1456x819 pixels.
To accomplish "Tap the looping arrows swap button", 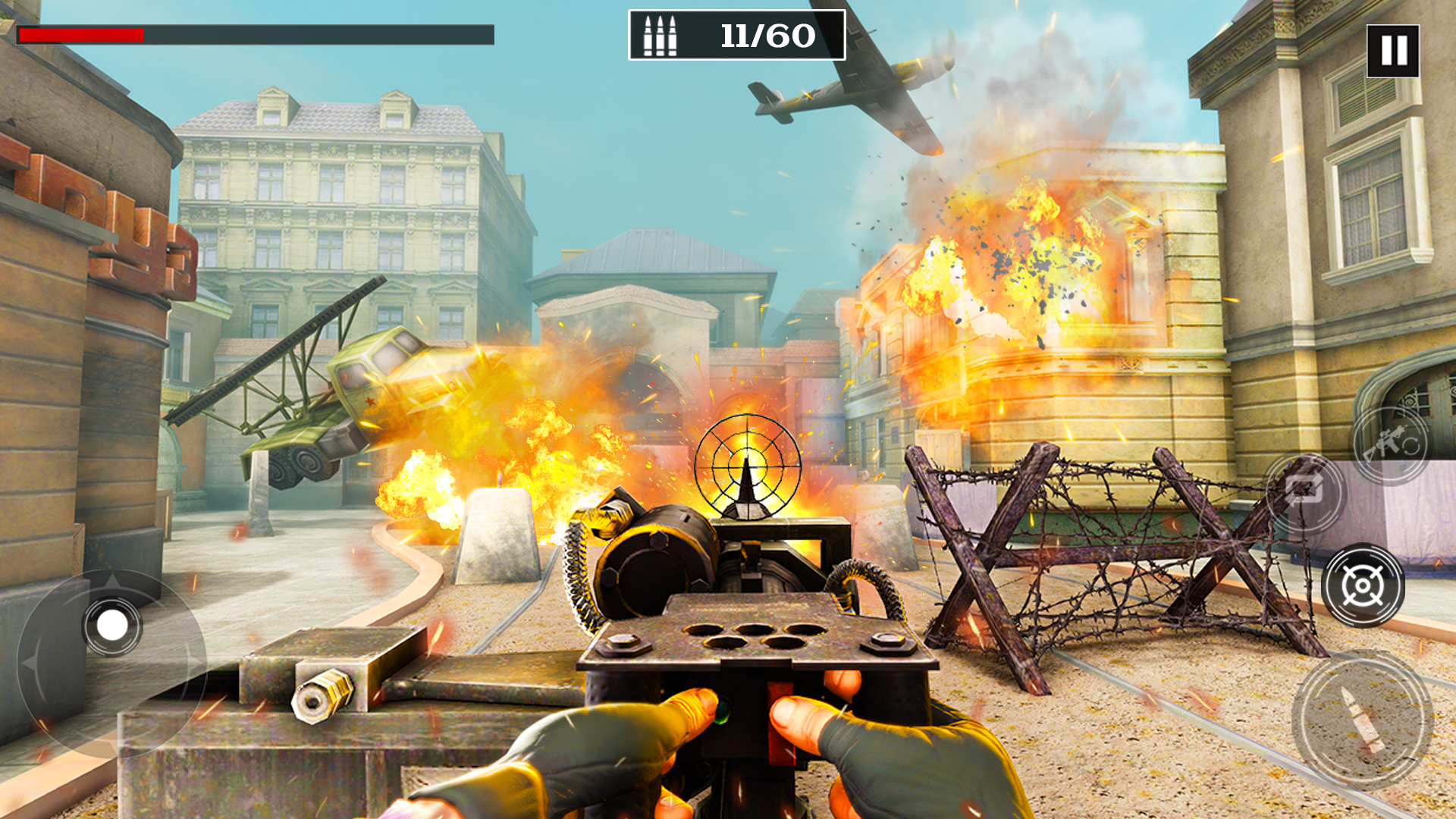I will [1304, 493].
